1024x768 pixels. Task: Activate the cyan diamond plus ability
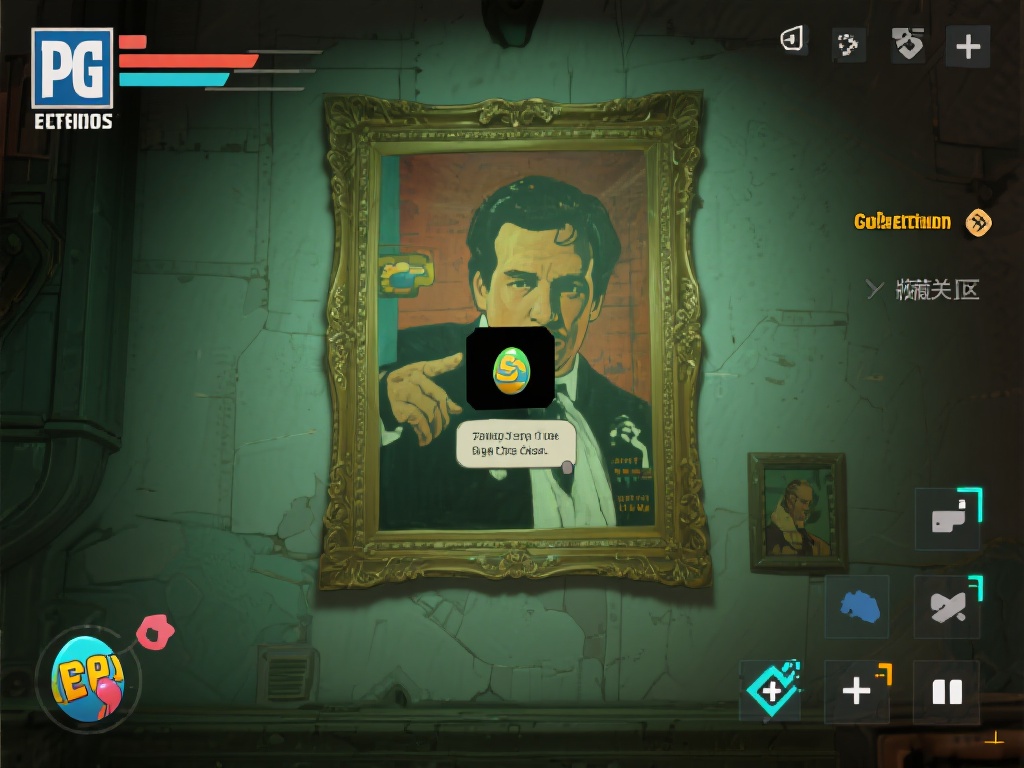click(771, 690)
